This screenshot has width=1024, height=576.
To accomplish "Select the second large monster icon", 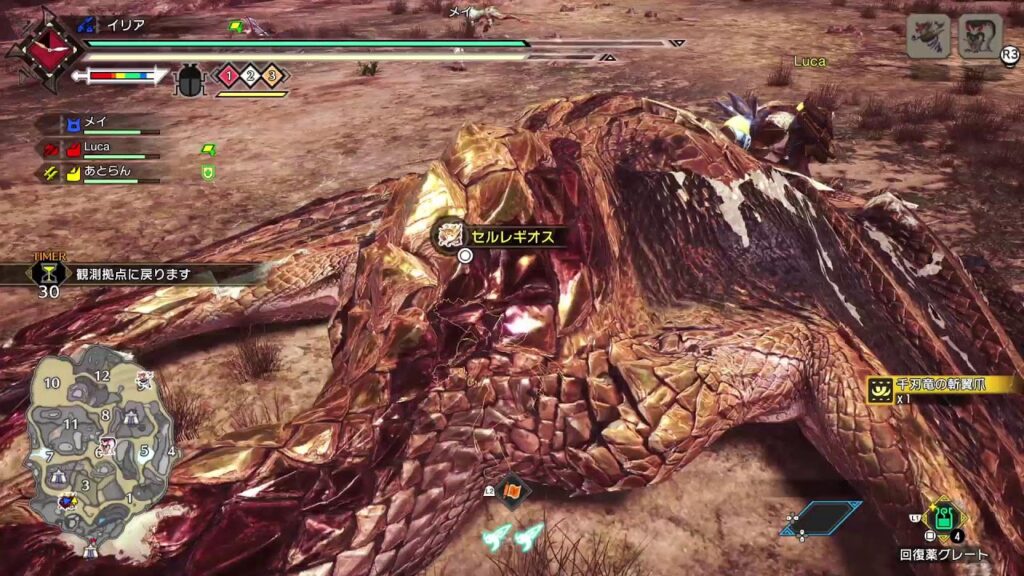I will pyautogui.click(x=979, y=36).
